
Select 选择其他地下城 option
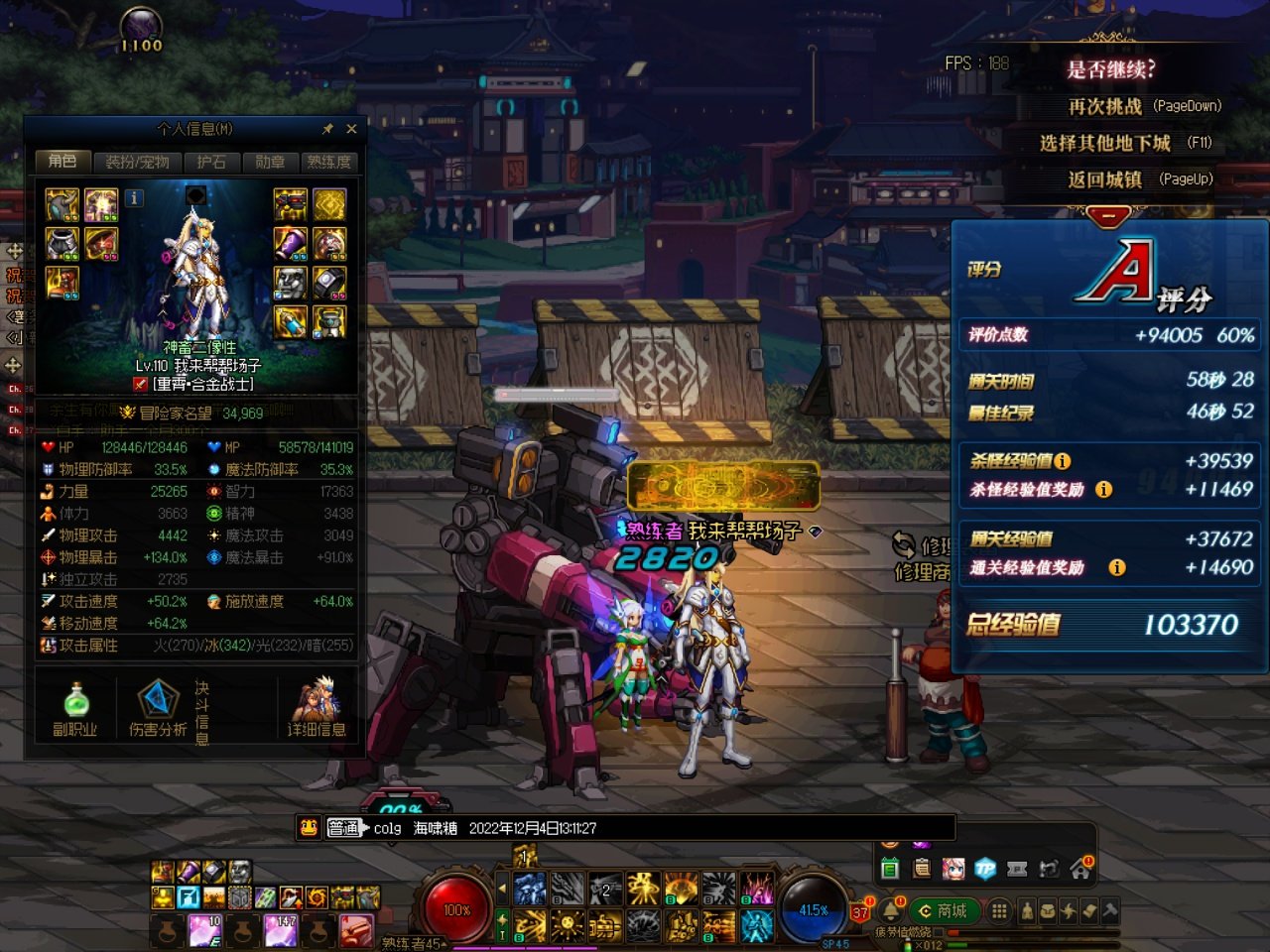pos(1105,143)
